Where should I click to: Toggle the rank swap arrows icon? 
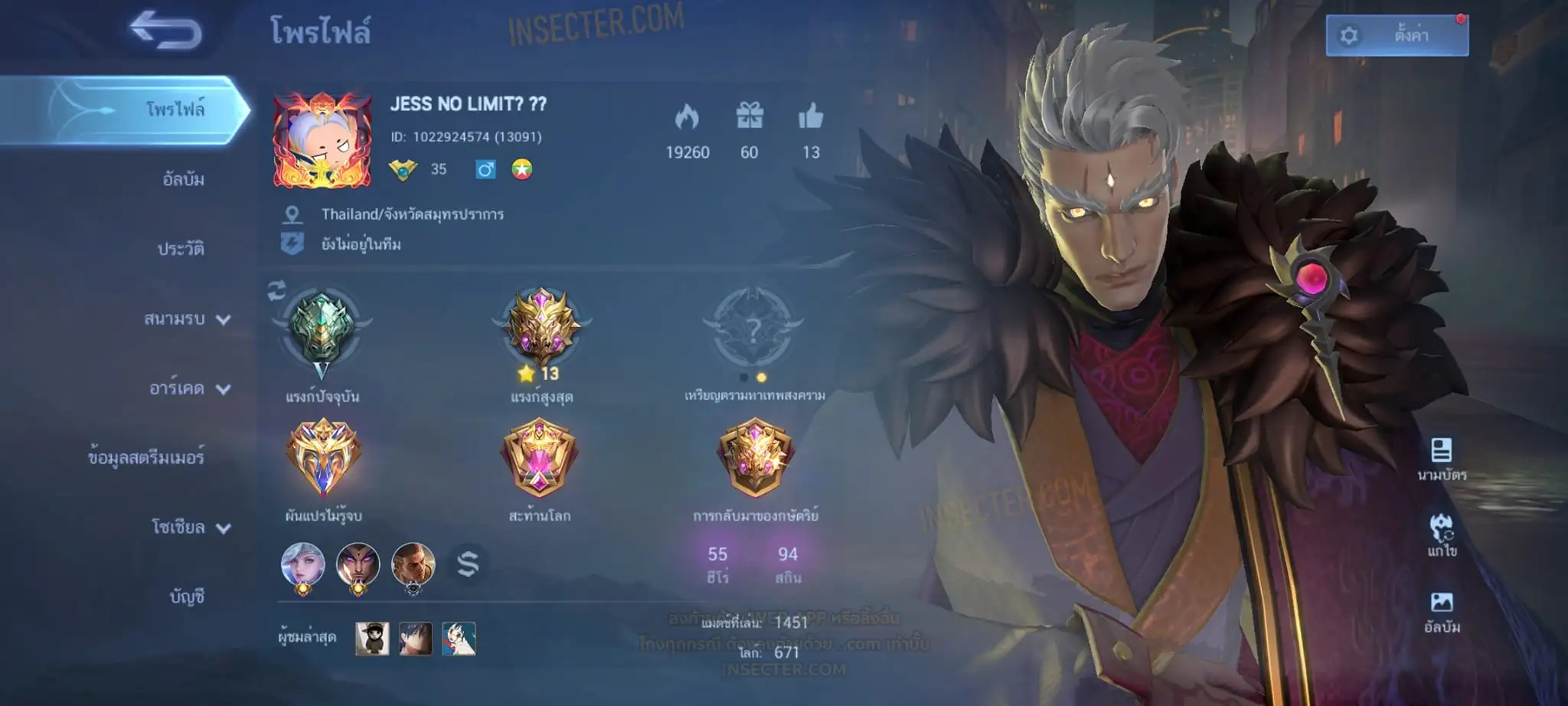[276, 290]
